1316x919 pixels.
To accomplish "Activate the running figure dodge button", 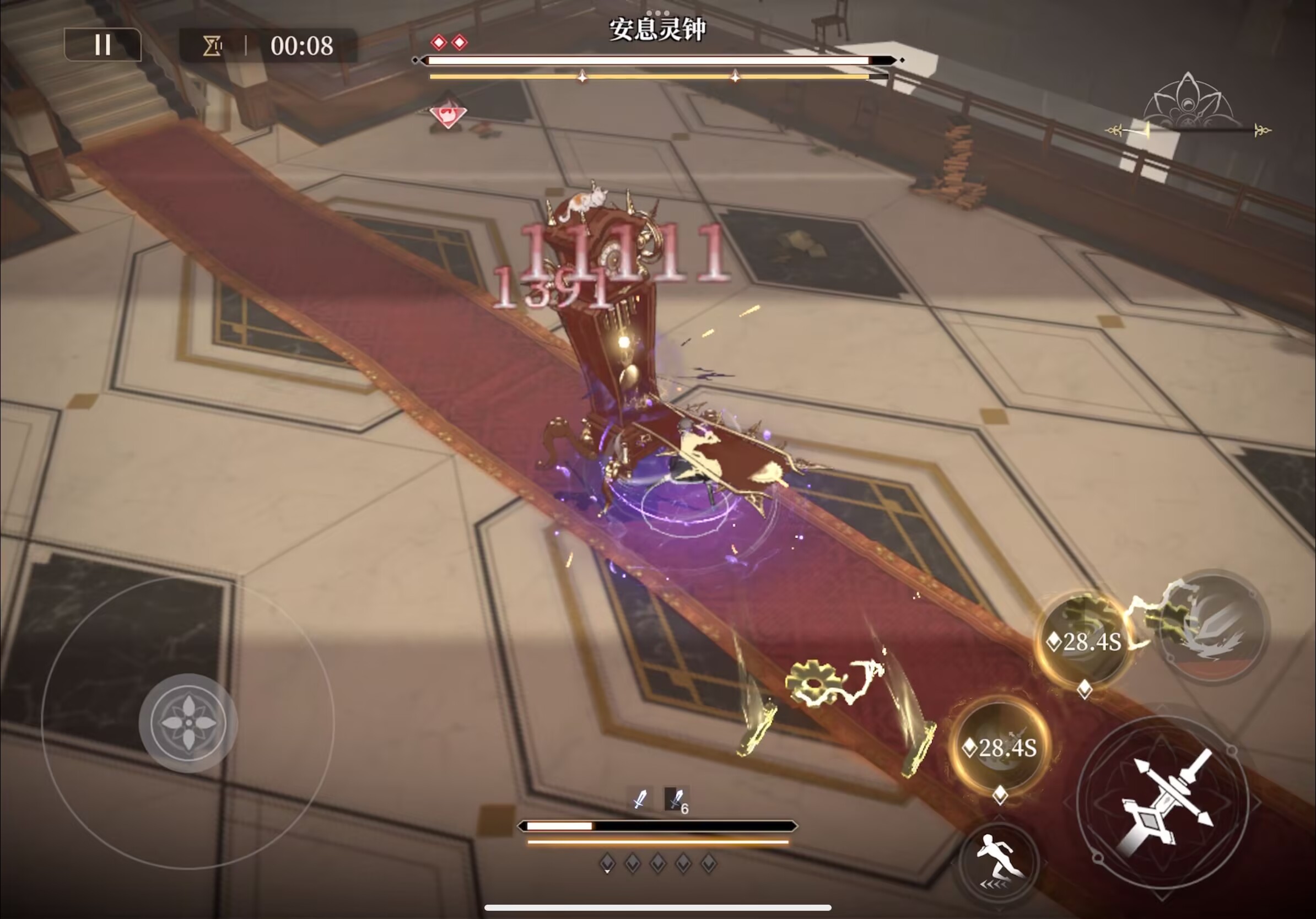I will tap(999, 862).
